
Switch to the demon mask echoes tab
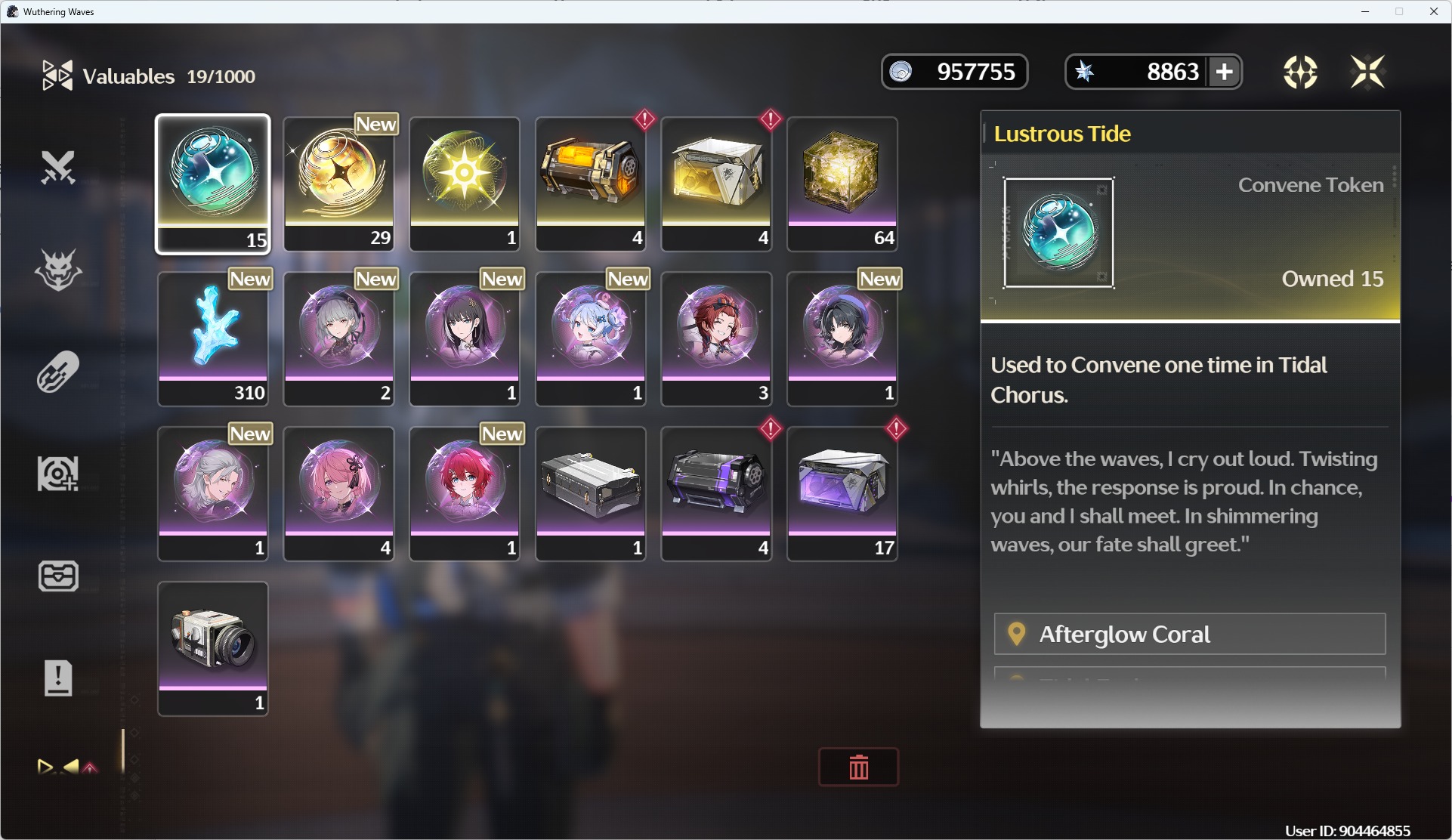point(58,270)
